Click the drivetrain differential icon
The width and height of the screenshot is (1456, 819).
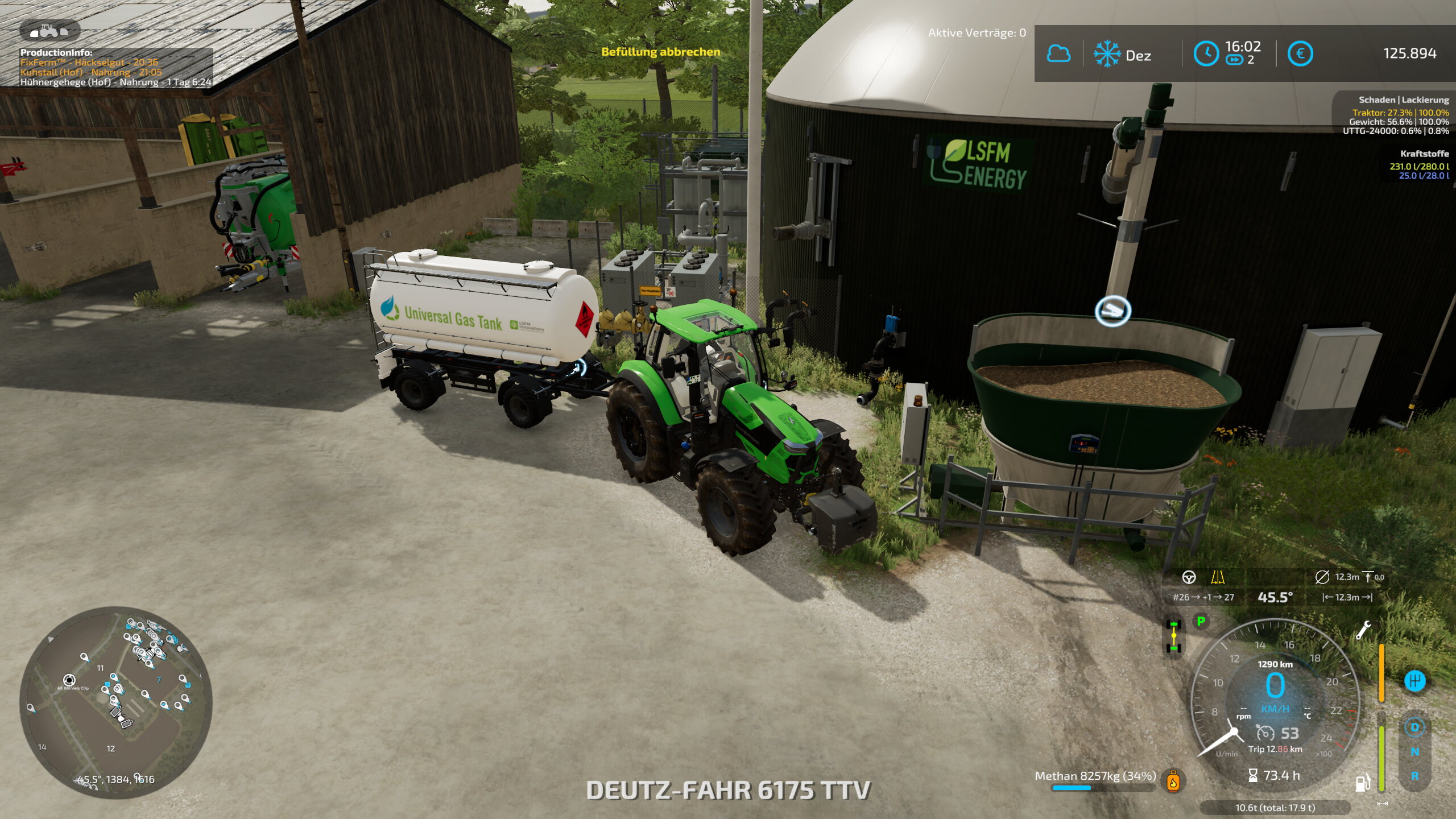click(x=1173, y=637)
